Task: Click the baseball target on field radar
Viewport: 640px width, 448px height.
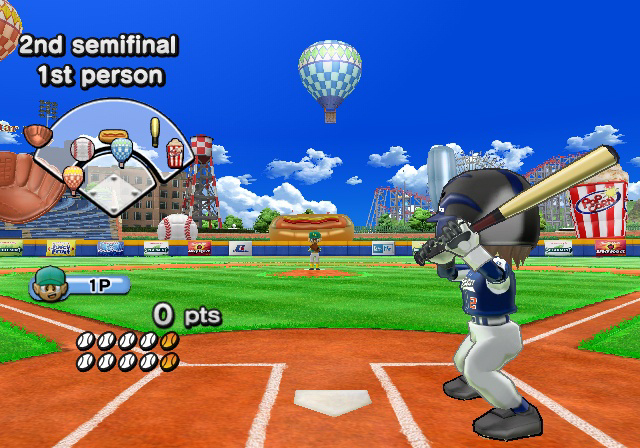Action: (x=83, y=150)
